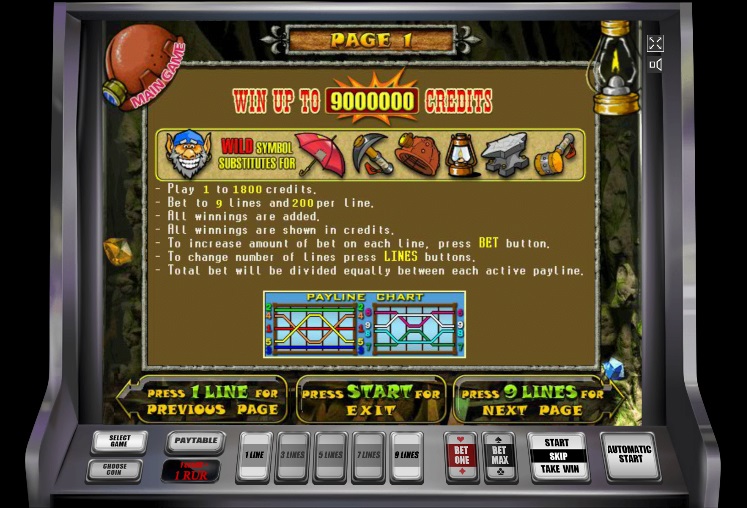Enable Automatic Start
Screen dimensions: 747x508
[x=629, y=455]
